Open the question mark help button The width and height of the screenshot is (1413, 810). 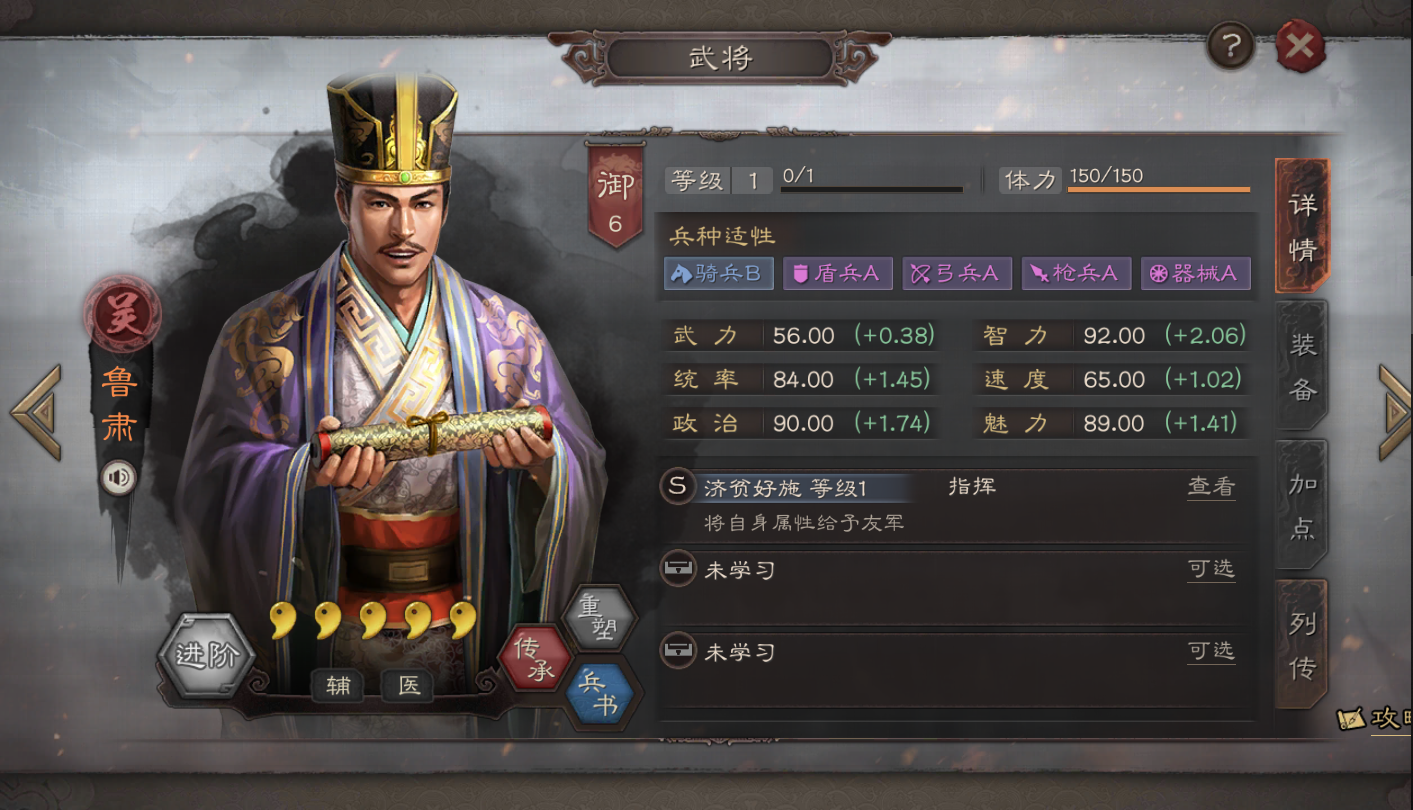[x=1231, y=46]
